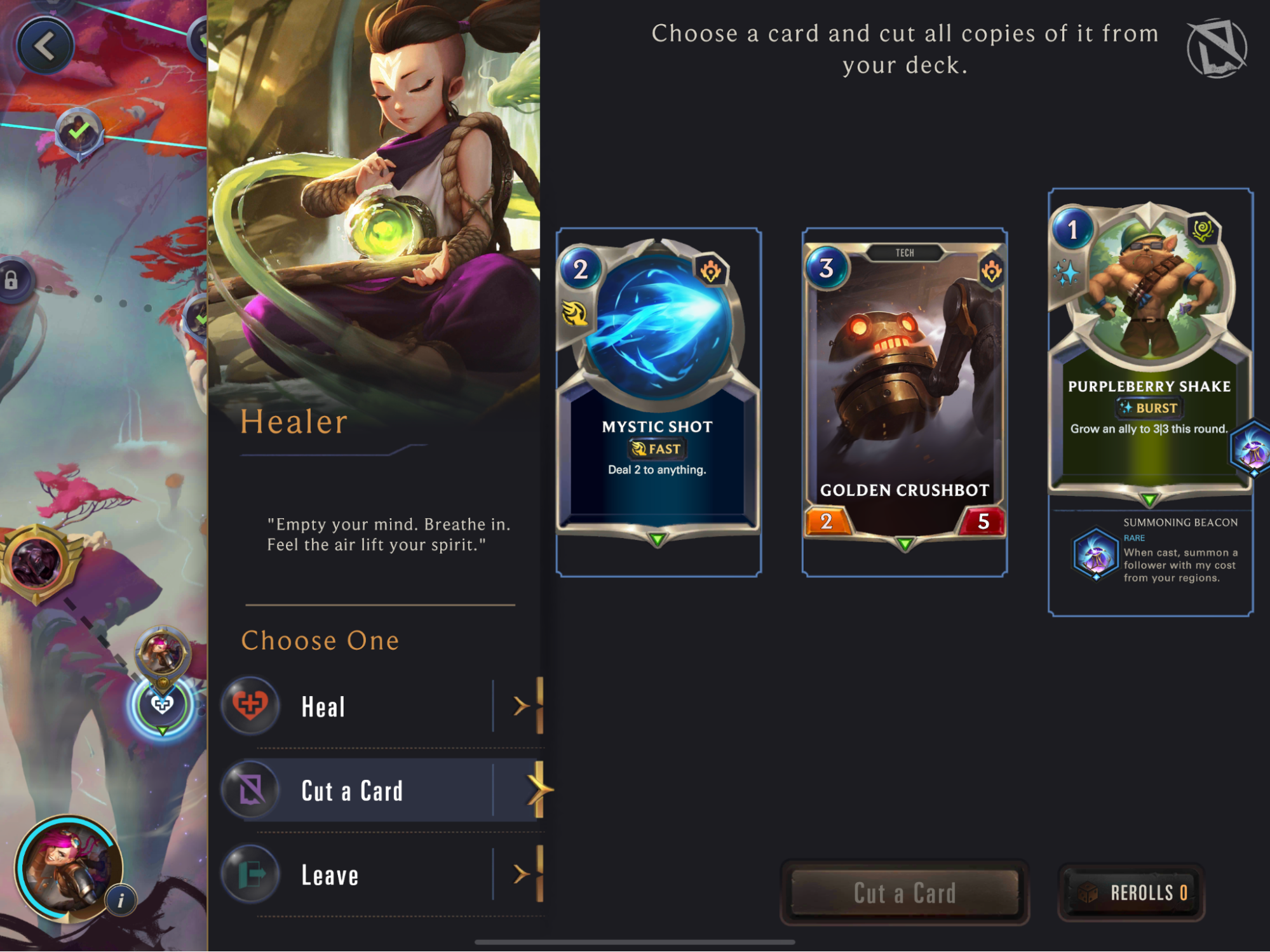Confirm with the Cut a Card button
The height and width of the screenshot is (952, 1270).
(904, 892)
